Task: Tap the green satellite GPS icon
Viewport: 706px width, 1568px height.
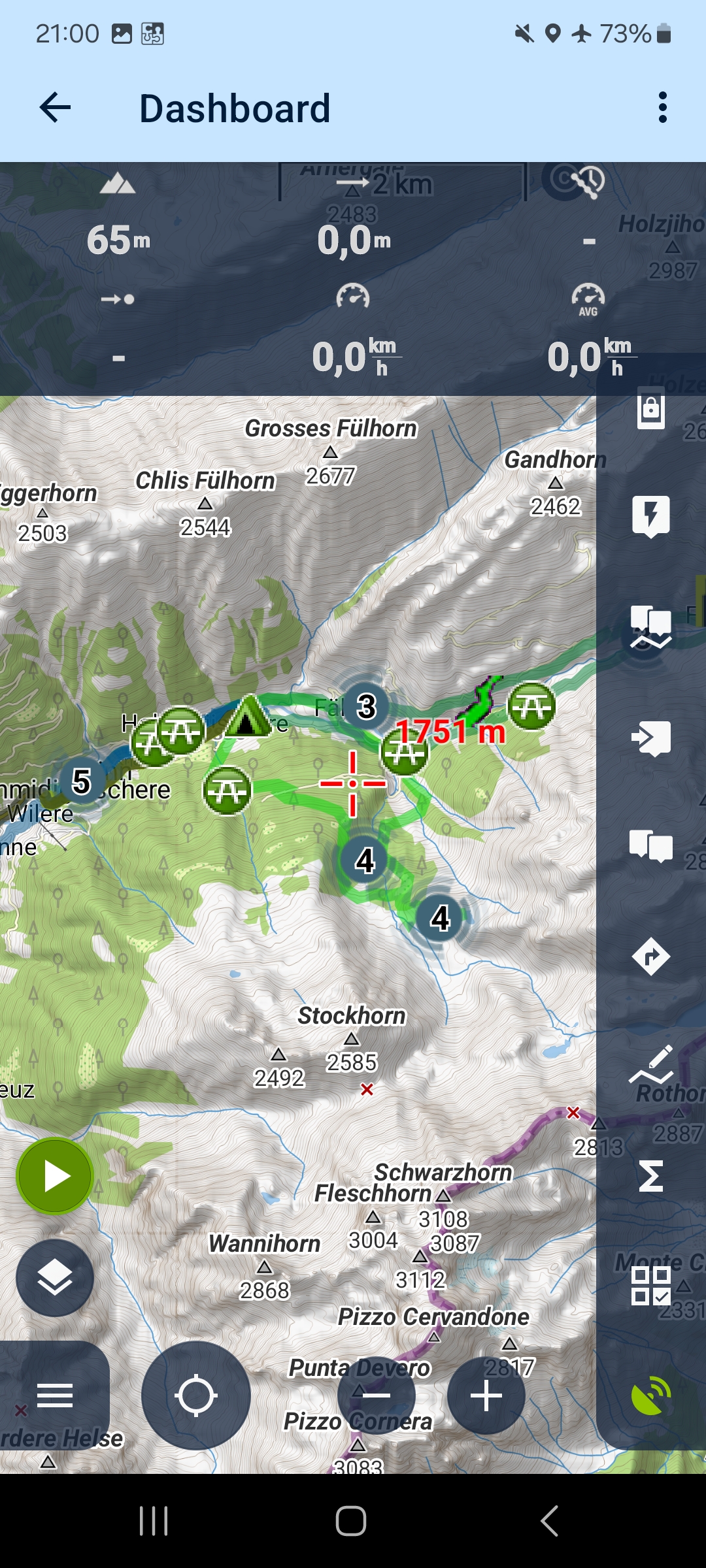Action: [x=650, y=1395]
